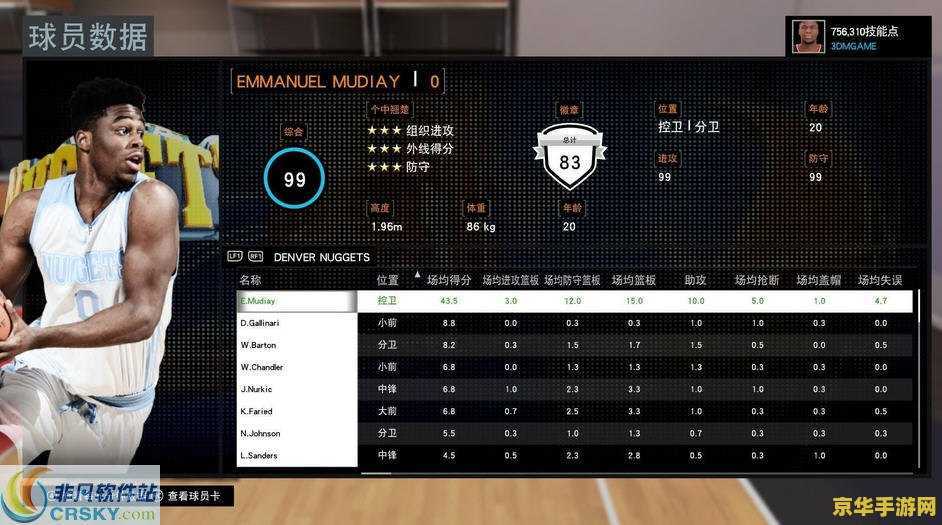942x525 pixels.
Task: Pick J.Nurkic in the roster table
Action: click(x=297, y=389)
